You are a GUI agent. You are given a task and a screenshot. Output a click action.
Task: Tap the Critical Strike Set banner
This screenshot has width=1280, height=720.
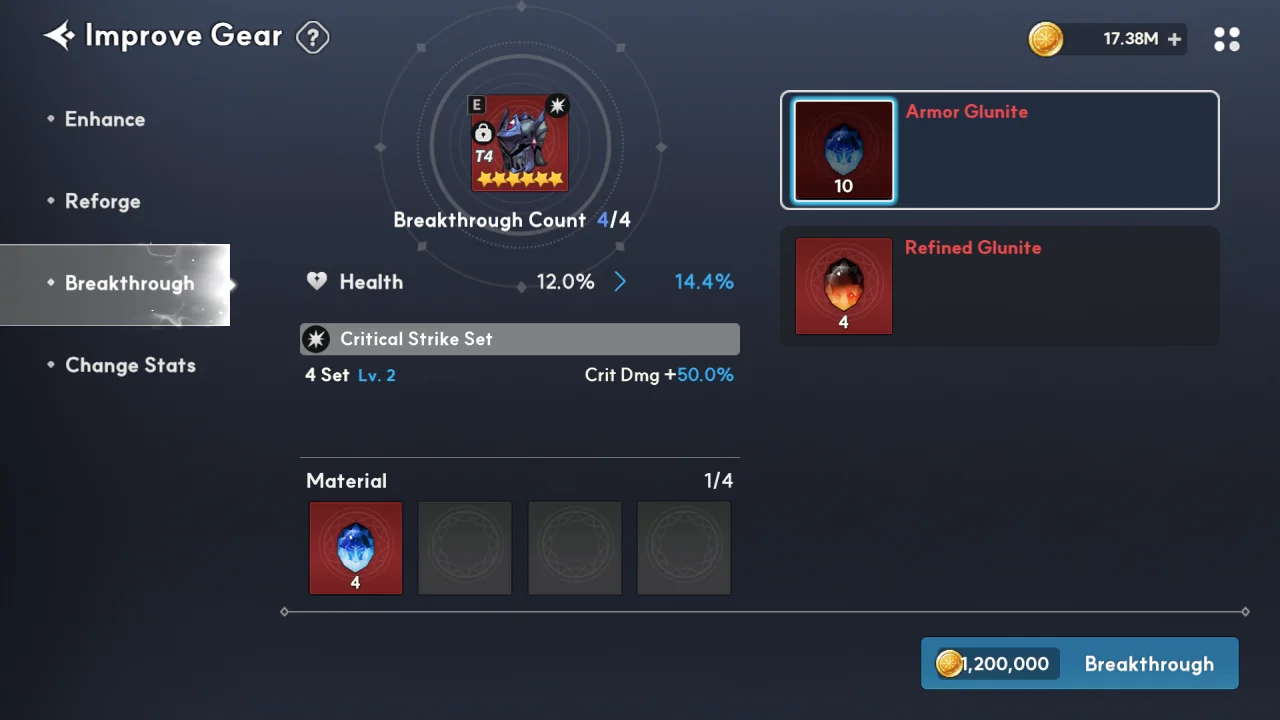519,339
